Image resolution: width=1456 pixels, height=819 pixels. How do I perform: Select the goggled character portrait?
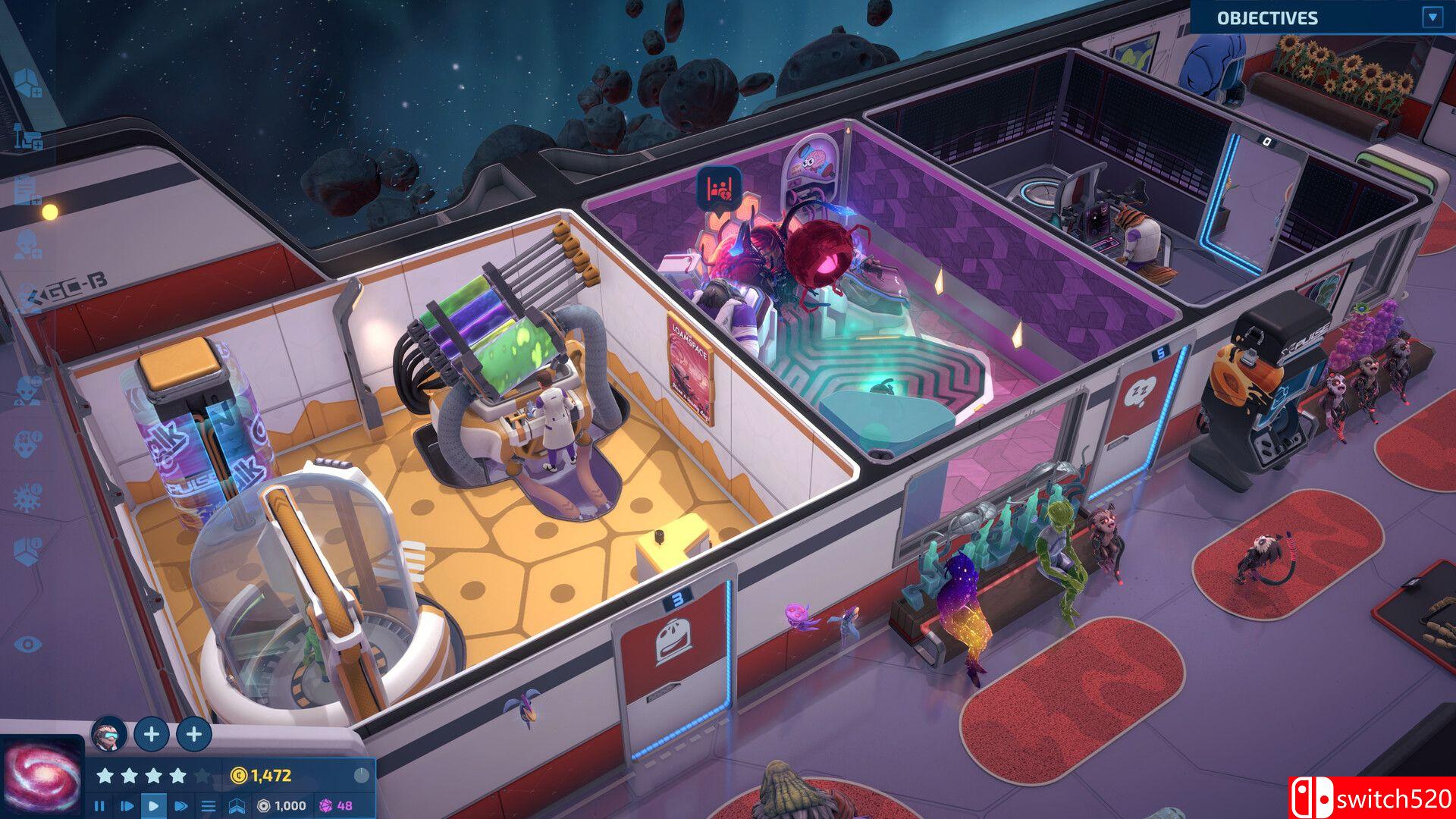pyautogui.click(x=108, y=733)
